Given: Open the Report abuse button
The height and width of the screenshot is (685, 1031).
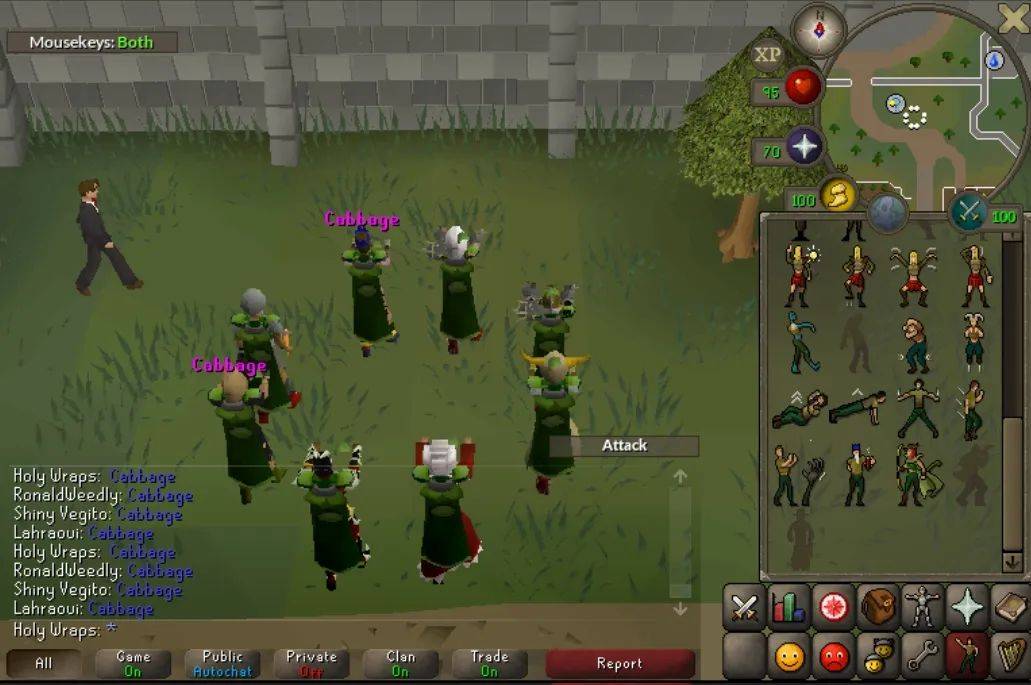Looking at the screenshot, I should [619, 663].
